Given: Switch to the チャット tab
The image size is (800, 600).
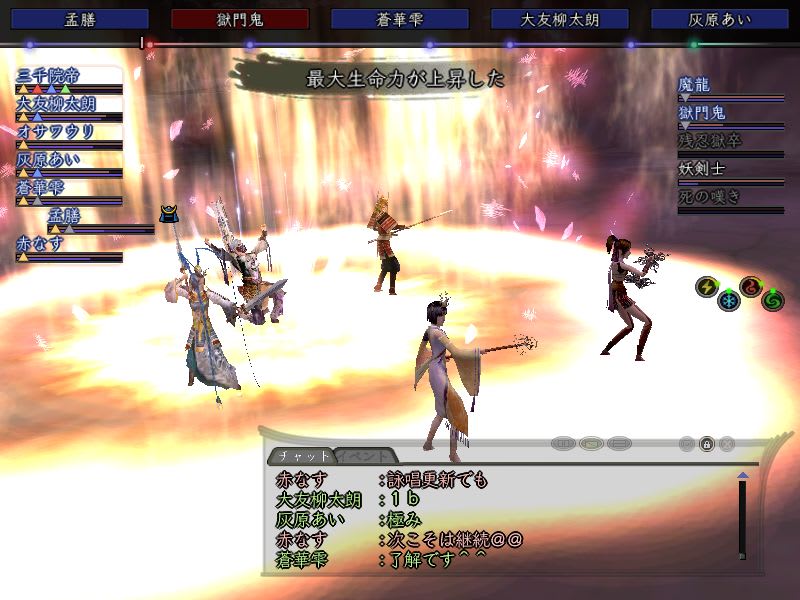Looking at the screenshot, I should [303, 455].
